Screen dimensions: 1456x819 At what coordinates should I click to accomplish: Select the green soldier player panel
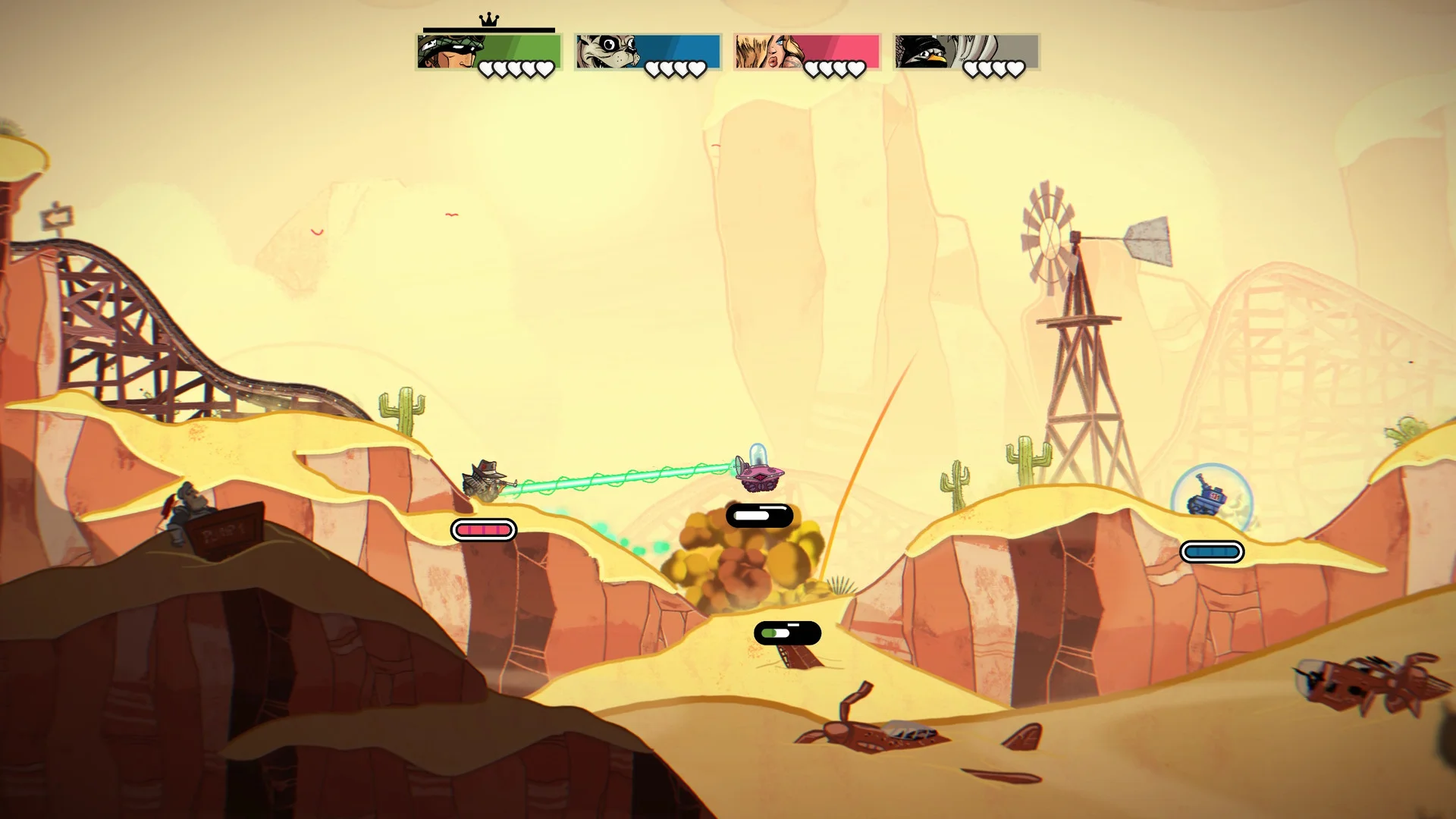click(489, 52)
